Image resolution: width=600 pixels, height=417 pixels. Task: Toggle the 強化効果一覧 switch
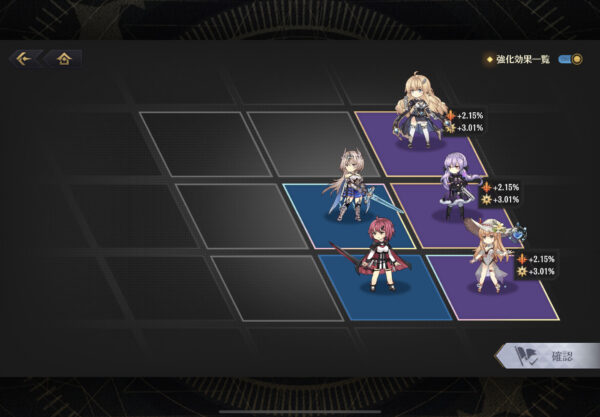[x=570, y=59]
